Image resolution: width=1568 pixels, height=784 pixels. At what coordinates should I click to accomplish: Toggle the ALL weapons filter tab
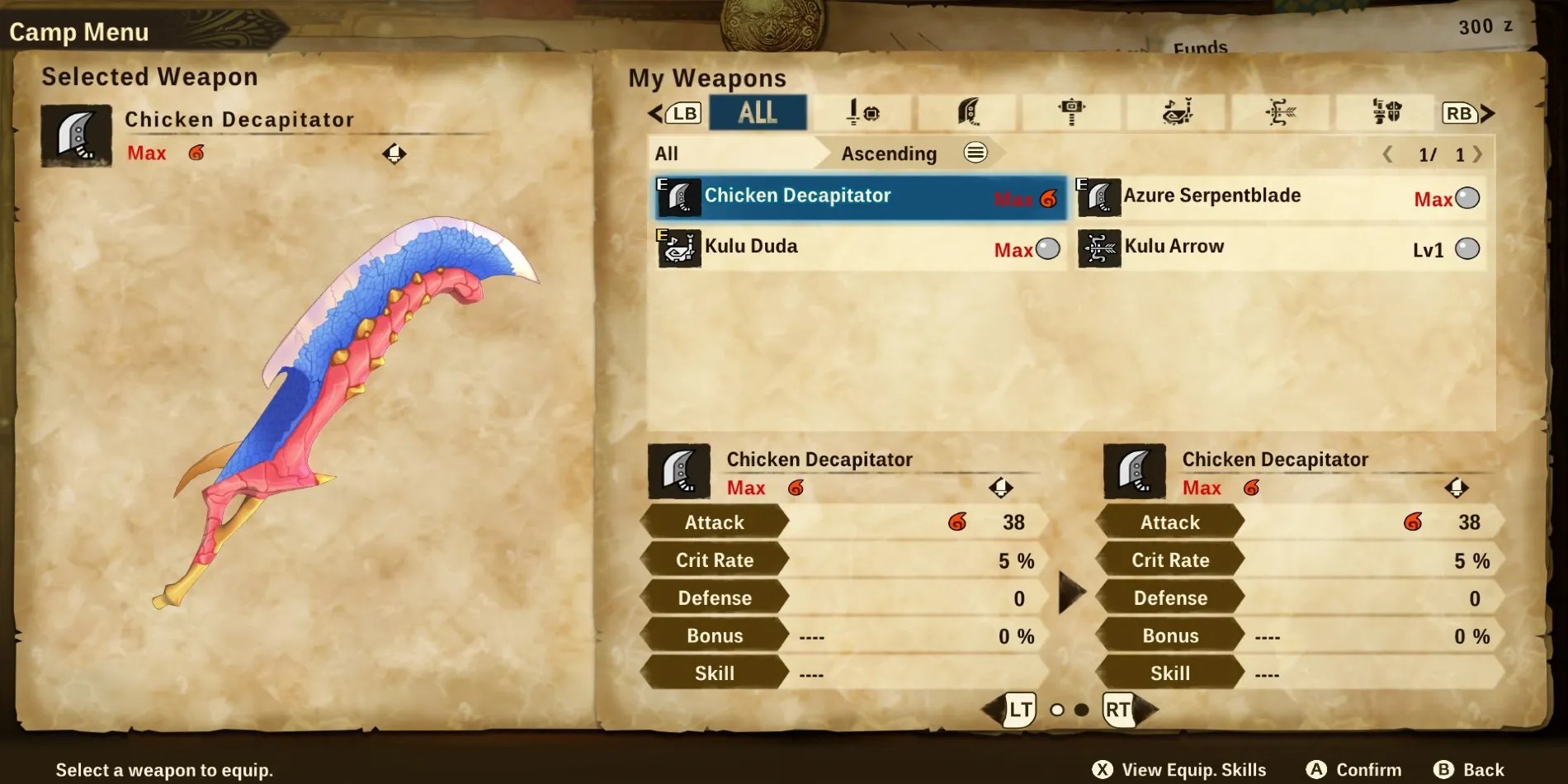click(x=758, y=113)
